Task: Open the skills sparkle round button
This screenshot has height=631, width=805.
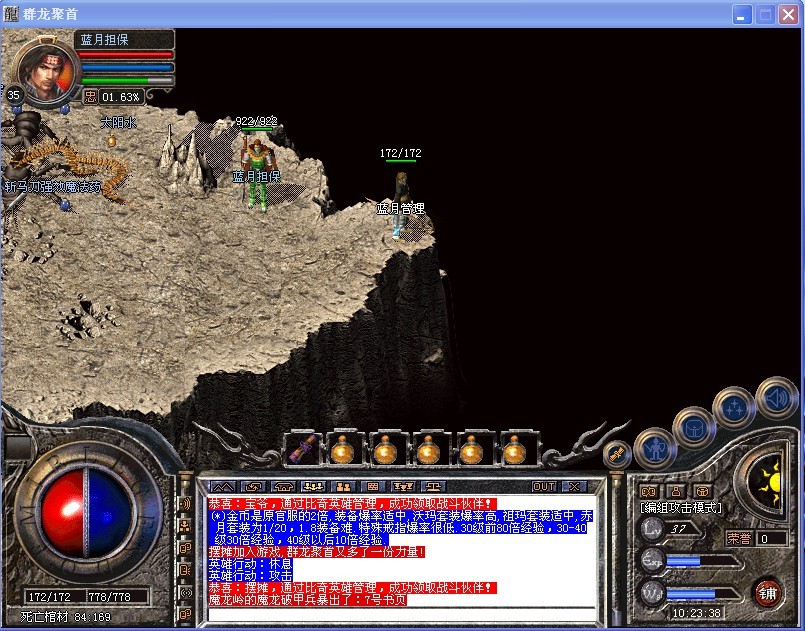Action: pyautogui.click(x=733, y=407)
